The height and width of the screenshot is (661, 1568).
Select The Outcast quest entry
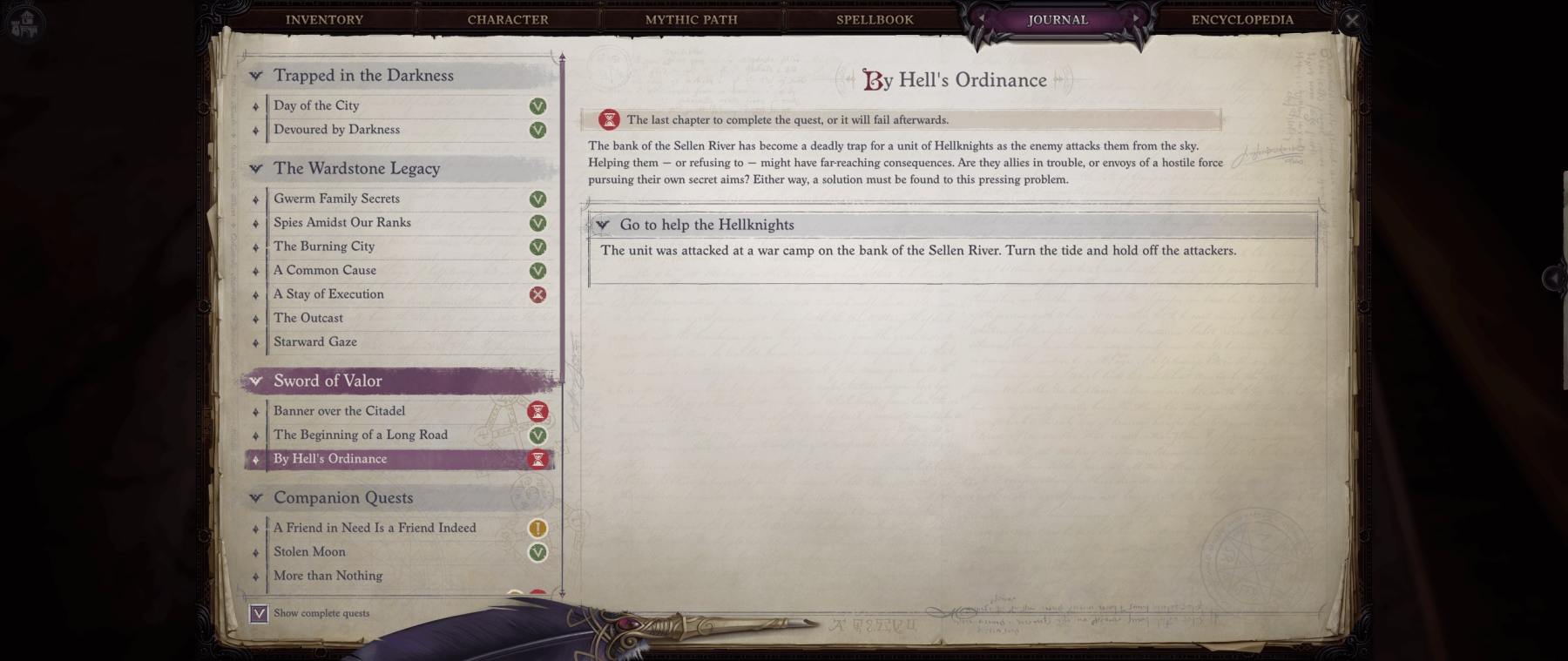(308, 318)
